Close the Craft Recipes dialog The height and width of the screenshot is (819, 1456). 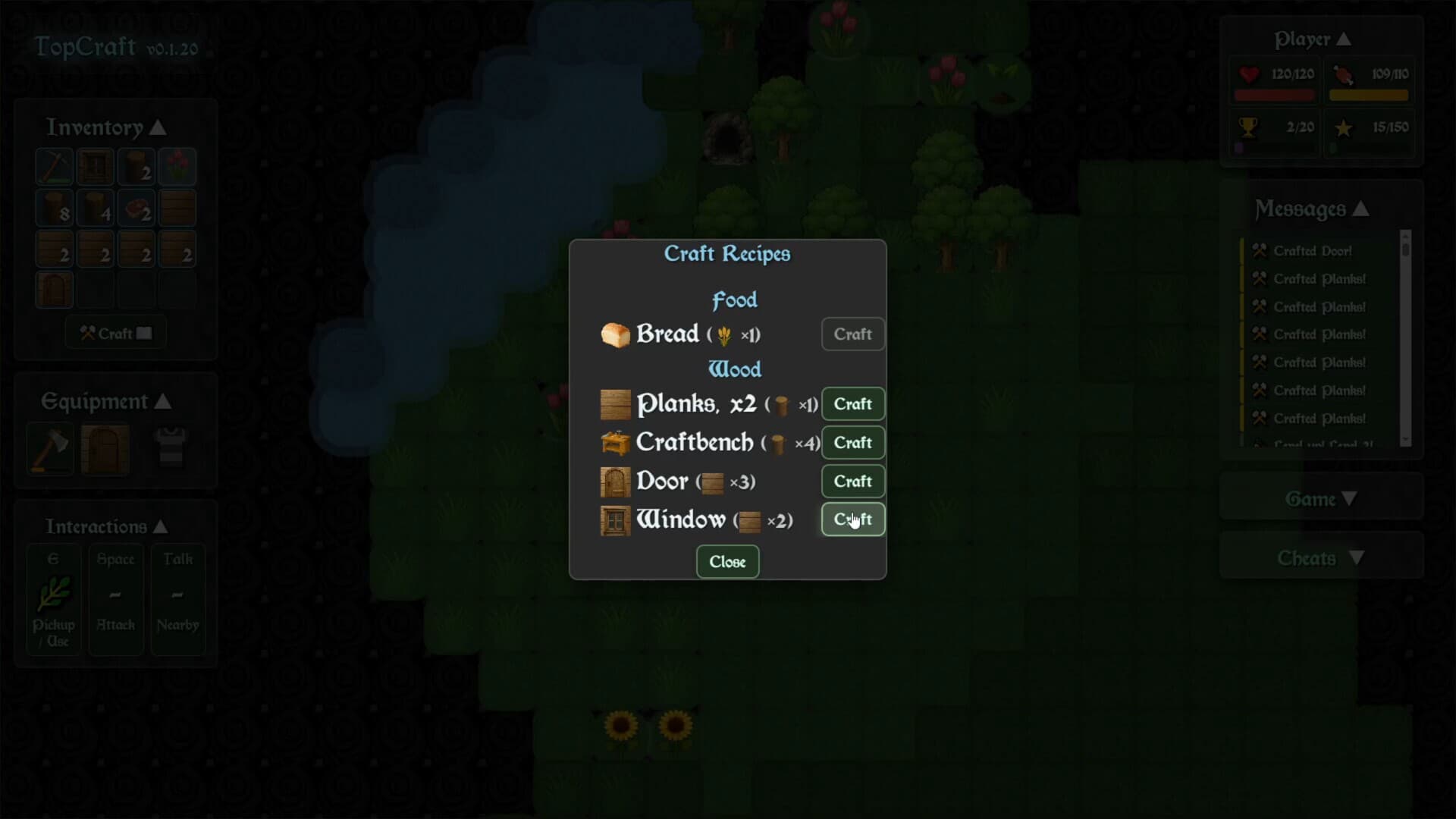(726, 561)
